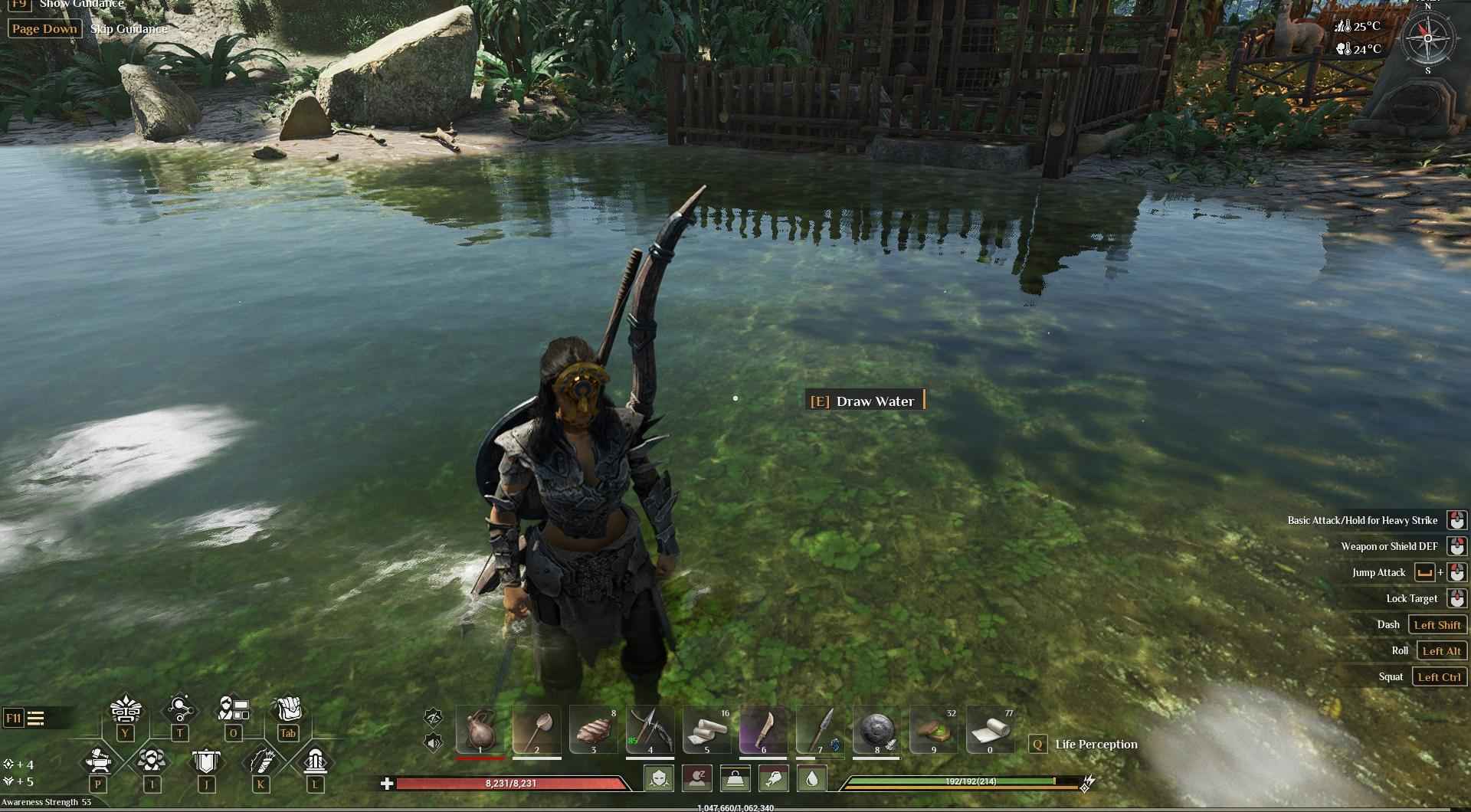
Task: Select the bug net hotbar slot
Action: pyautogui.click(x=536, y=729)
